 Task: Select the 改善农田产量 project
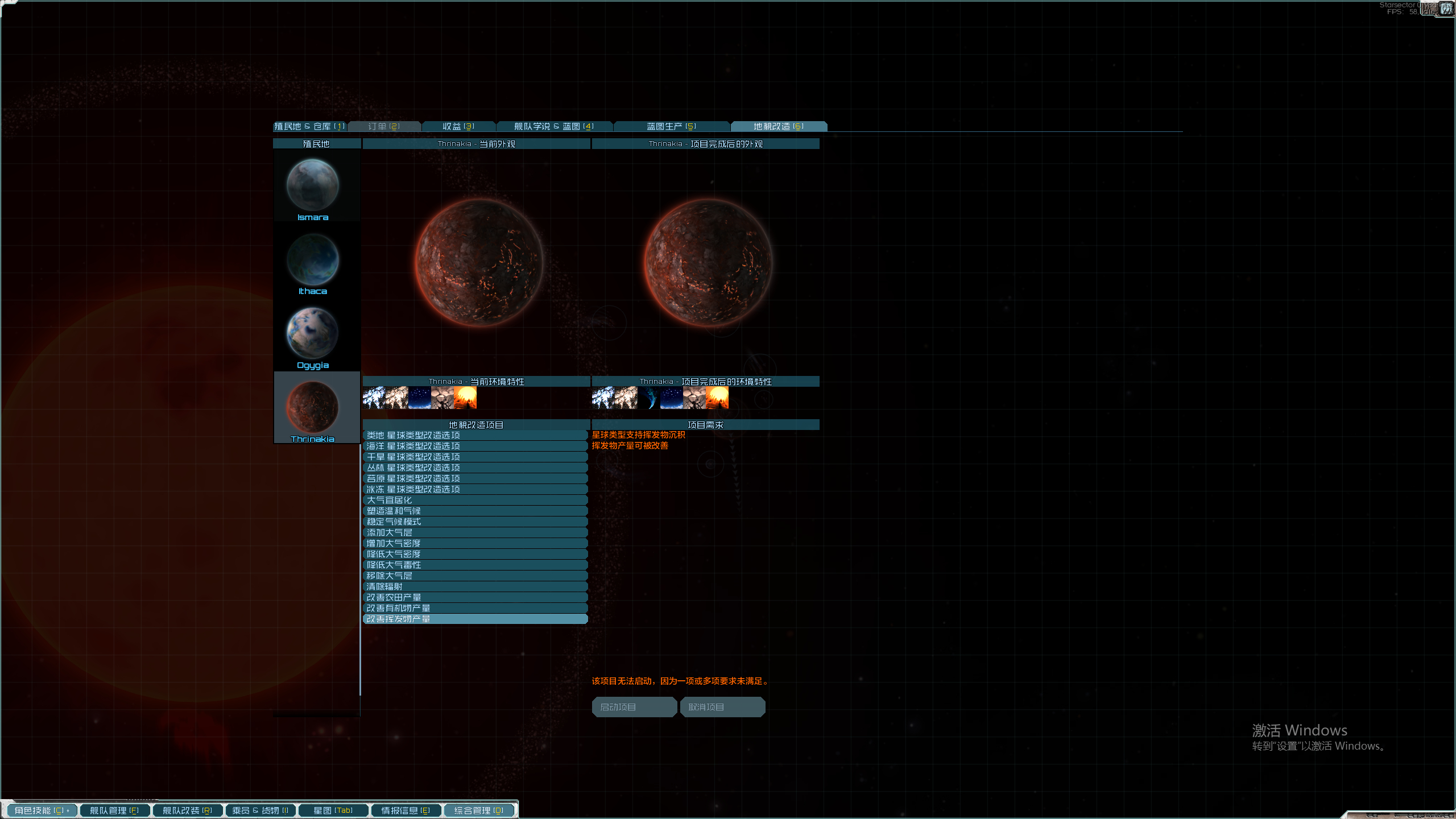tap(475, 597)
